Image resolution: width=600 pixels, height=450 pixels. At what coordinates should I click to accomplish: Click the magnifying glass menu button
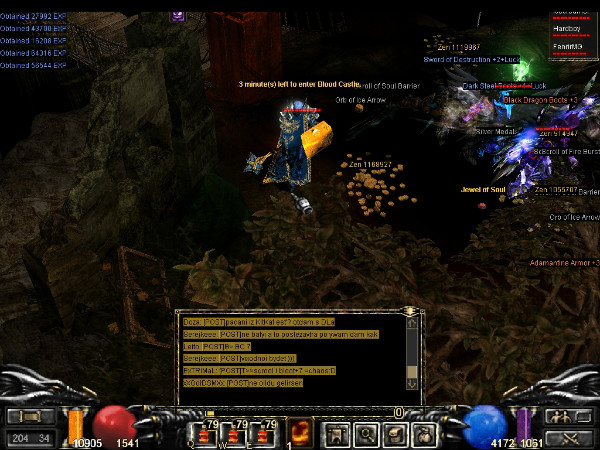point(365,433)
